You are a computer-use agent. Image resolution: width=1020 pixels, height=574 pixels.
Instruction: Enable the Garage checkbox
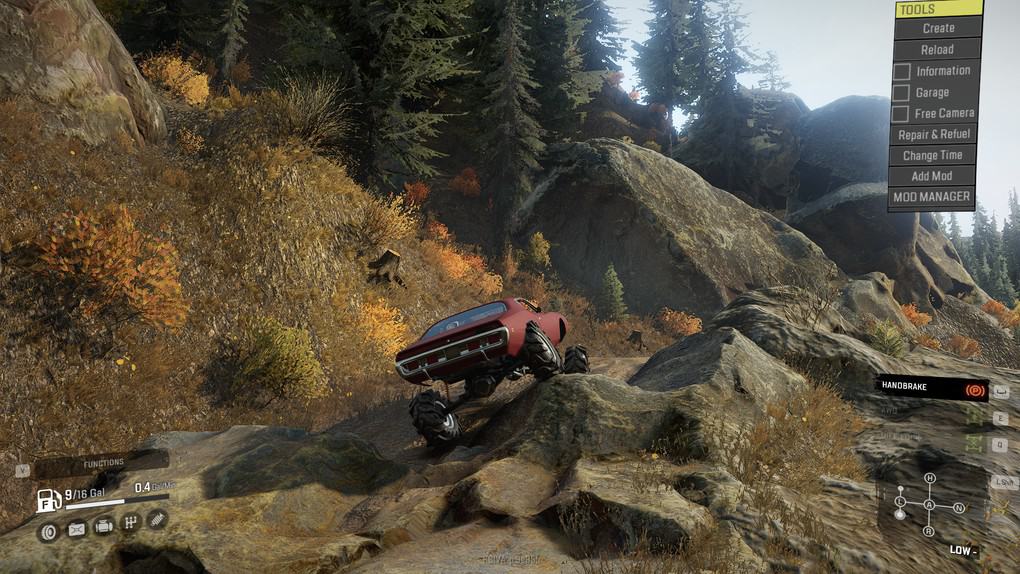pos(901,92)
